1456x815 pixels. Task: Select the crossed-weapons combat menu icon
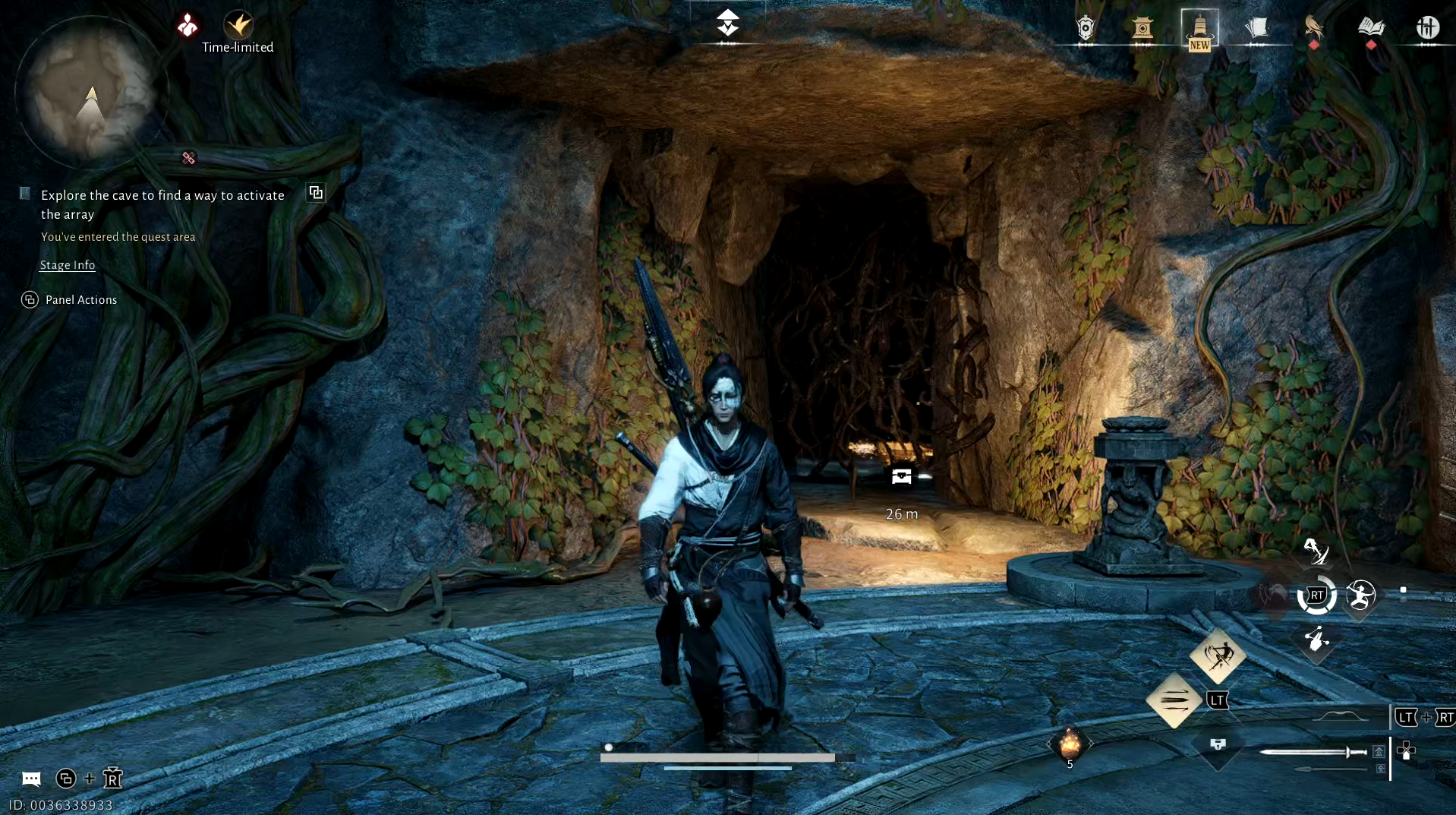(x=1429, y=28)
